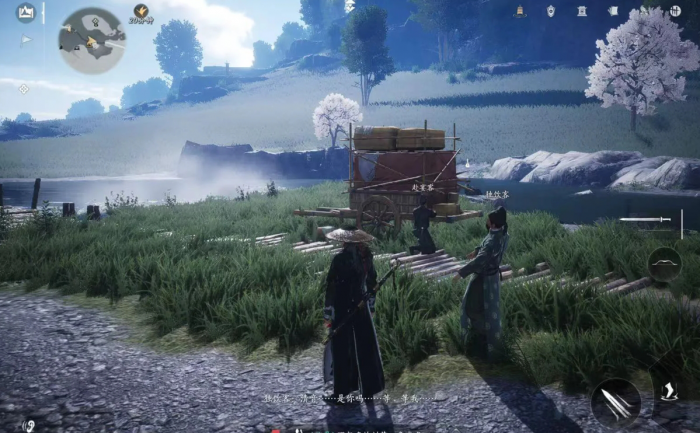Viewport: 700px width, 433px height.
Task: Select the sword weapon indicator
Action: click(644, 219)
